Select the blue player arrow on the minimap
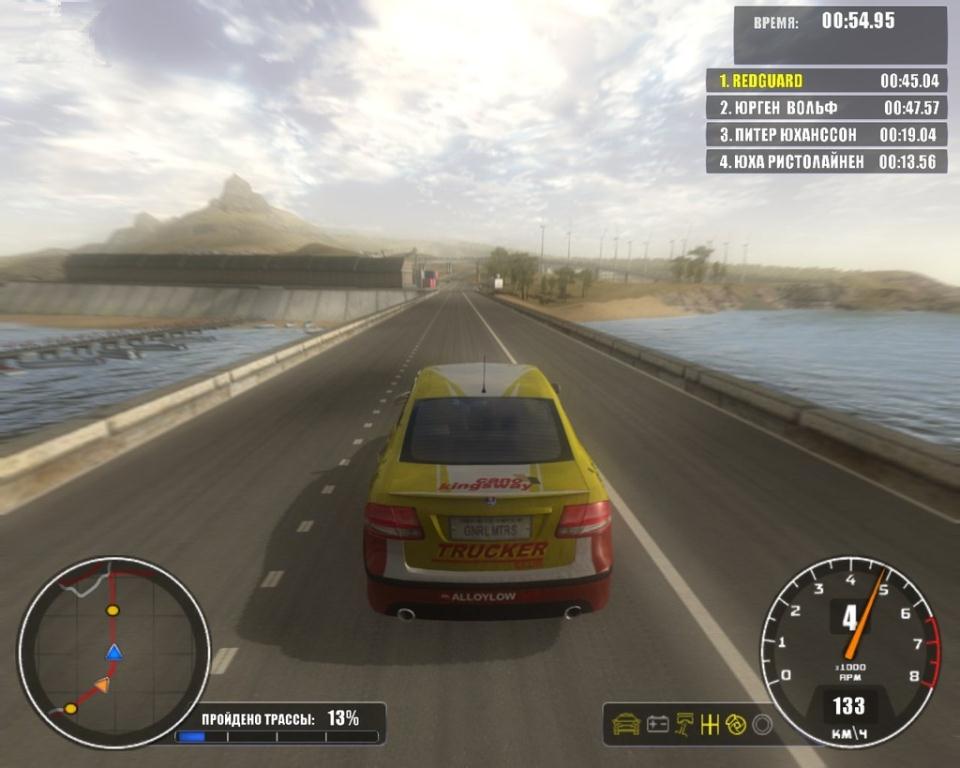 (x=114, y=652)
